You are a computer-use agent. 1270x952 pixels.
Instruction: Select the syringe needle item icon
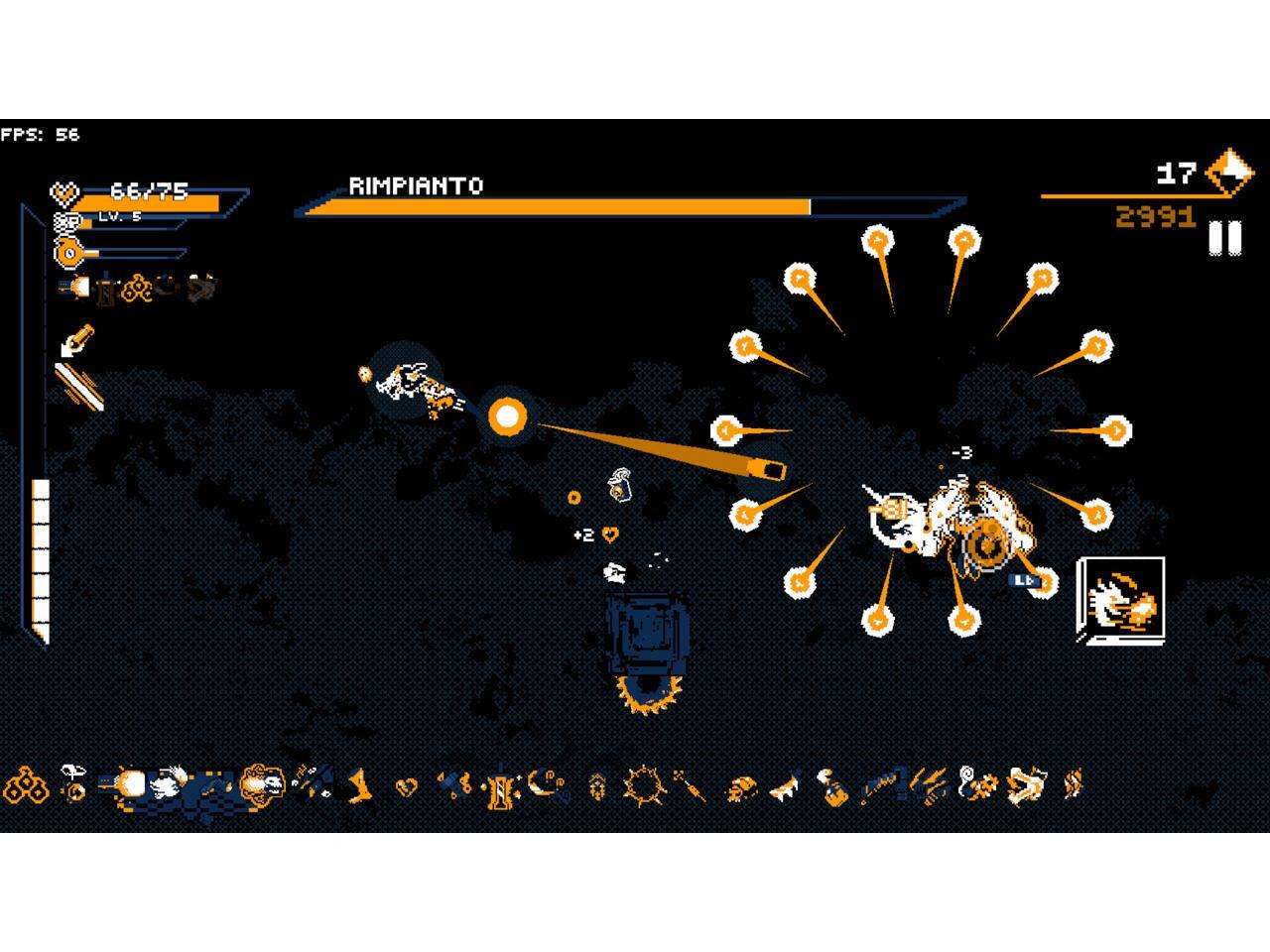point(690,786)
